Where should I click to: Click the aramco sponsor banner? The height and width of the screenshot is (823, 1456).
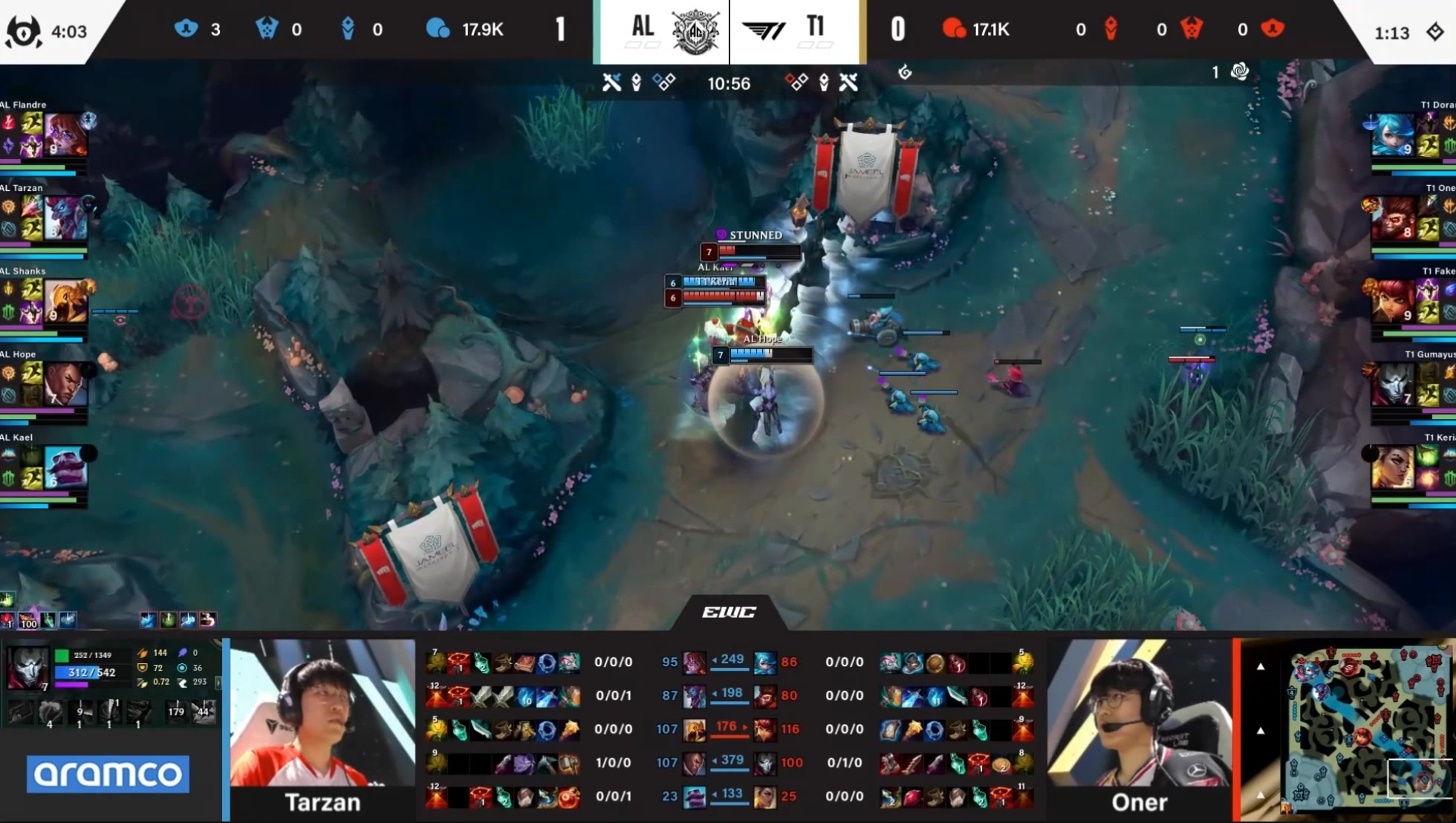[x=108, y=774]
